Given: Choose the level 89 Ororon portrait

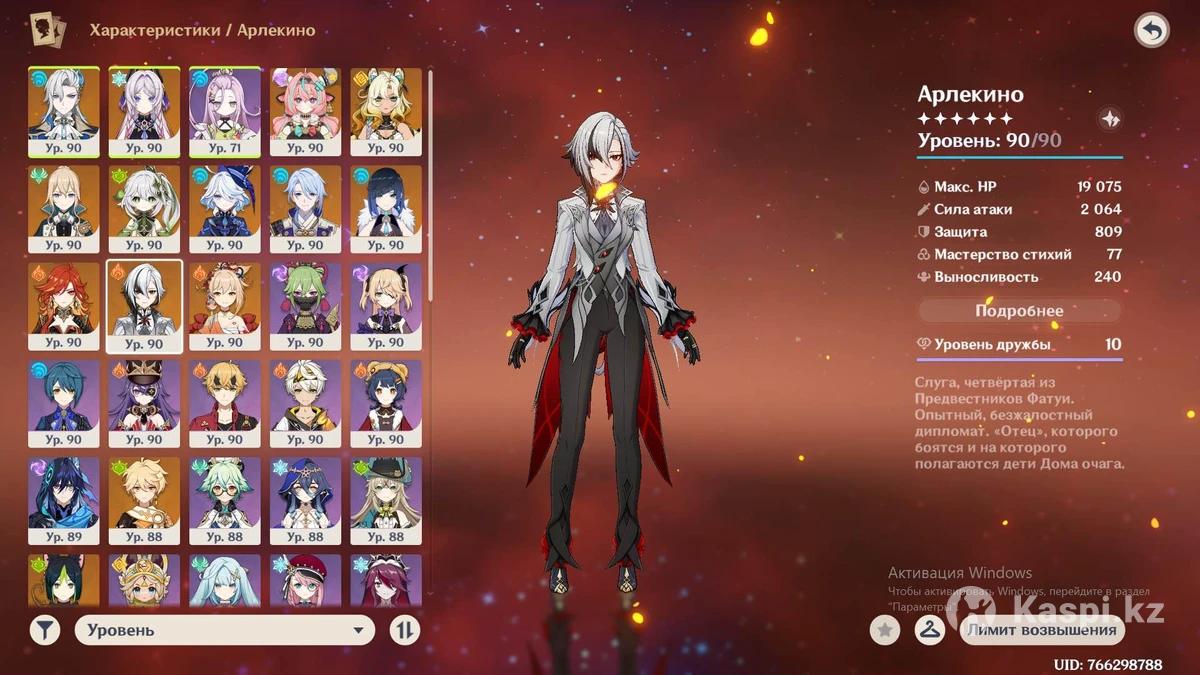Looking at the screenshot, I should 63,500.
